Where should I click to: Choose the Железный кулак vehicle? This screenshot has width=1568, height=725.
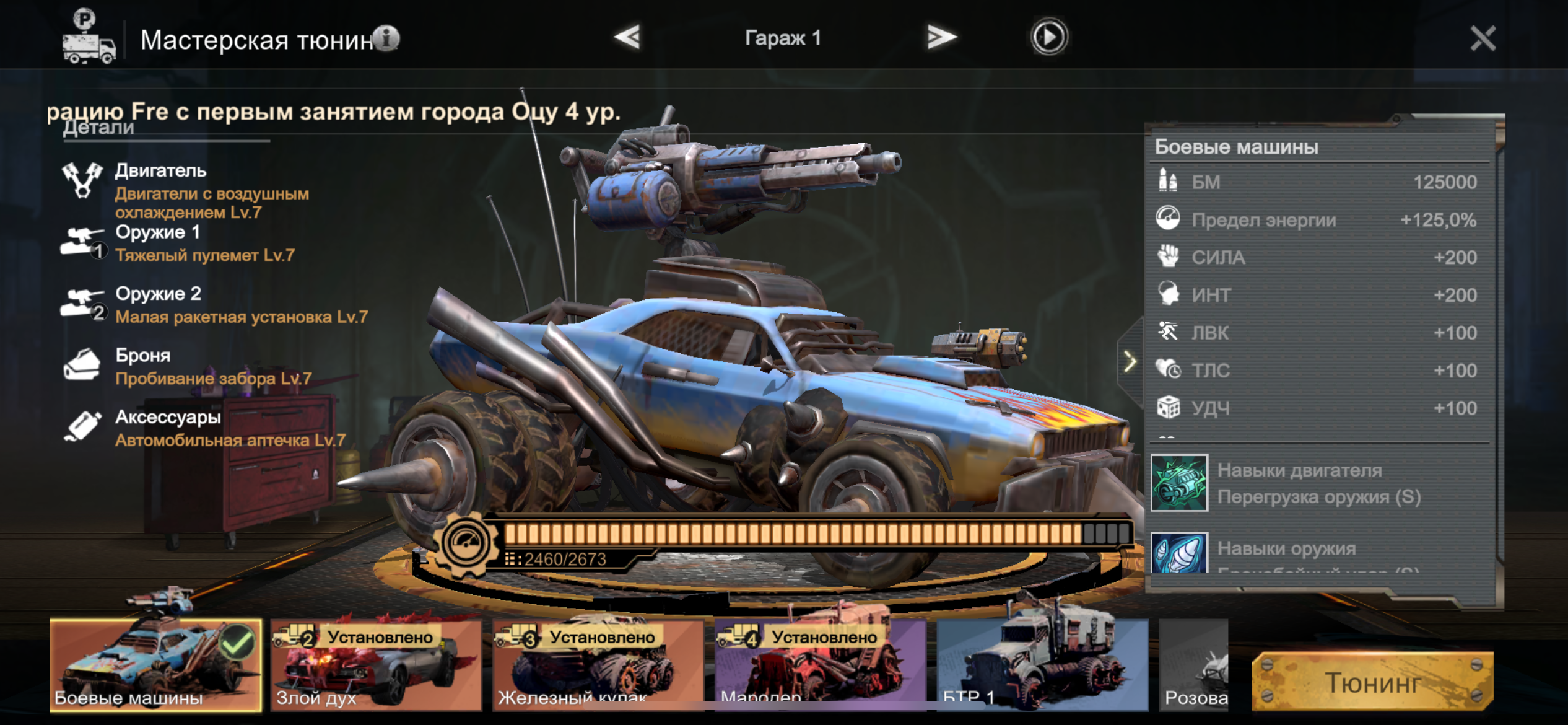click(x=598, y=665)
